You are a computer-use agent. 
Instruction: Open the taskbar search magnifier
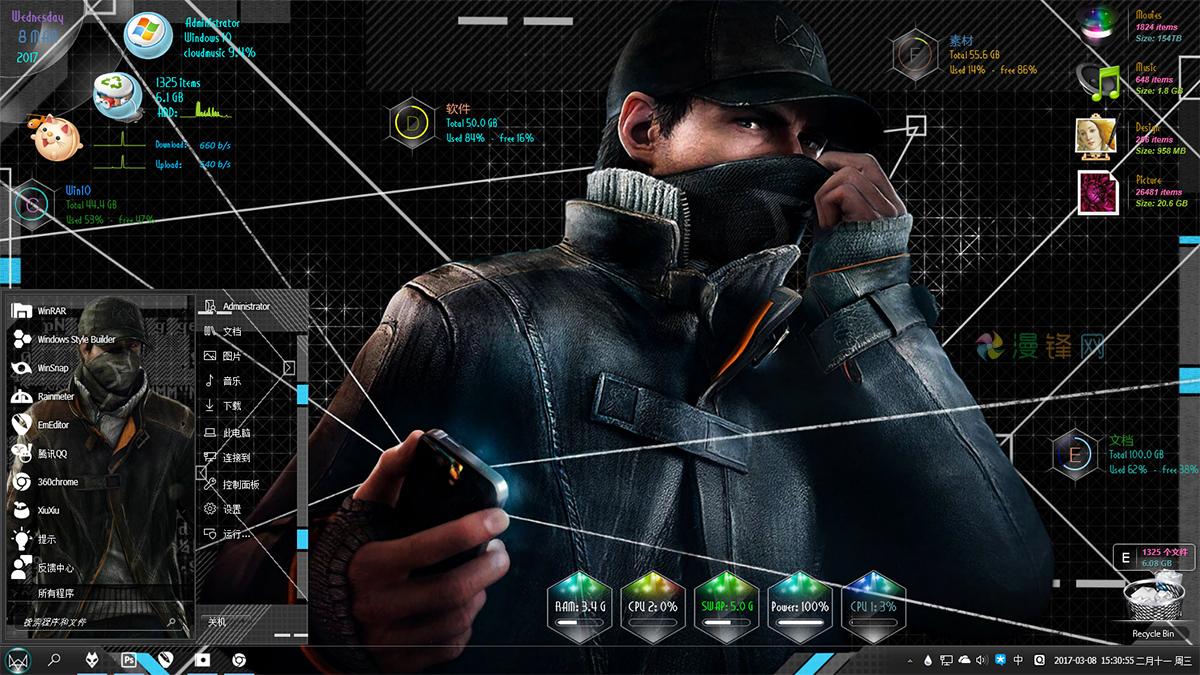[55, 660]
